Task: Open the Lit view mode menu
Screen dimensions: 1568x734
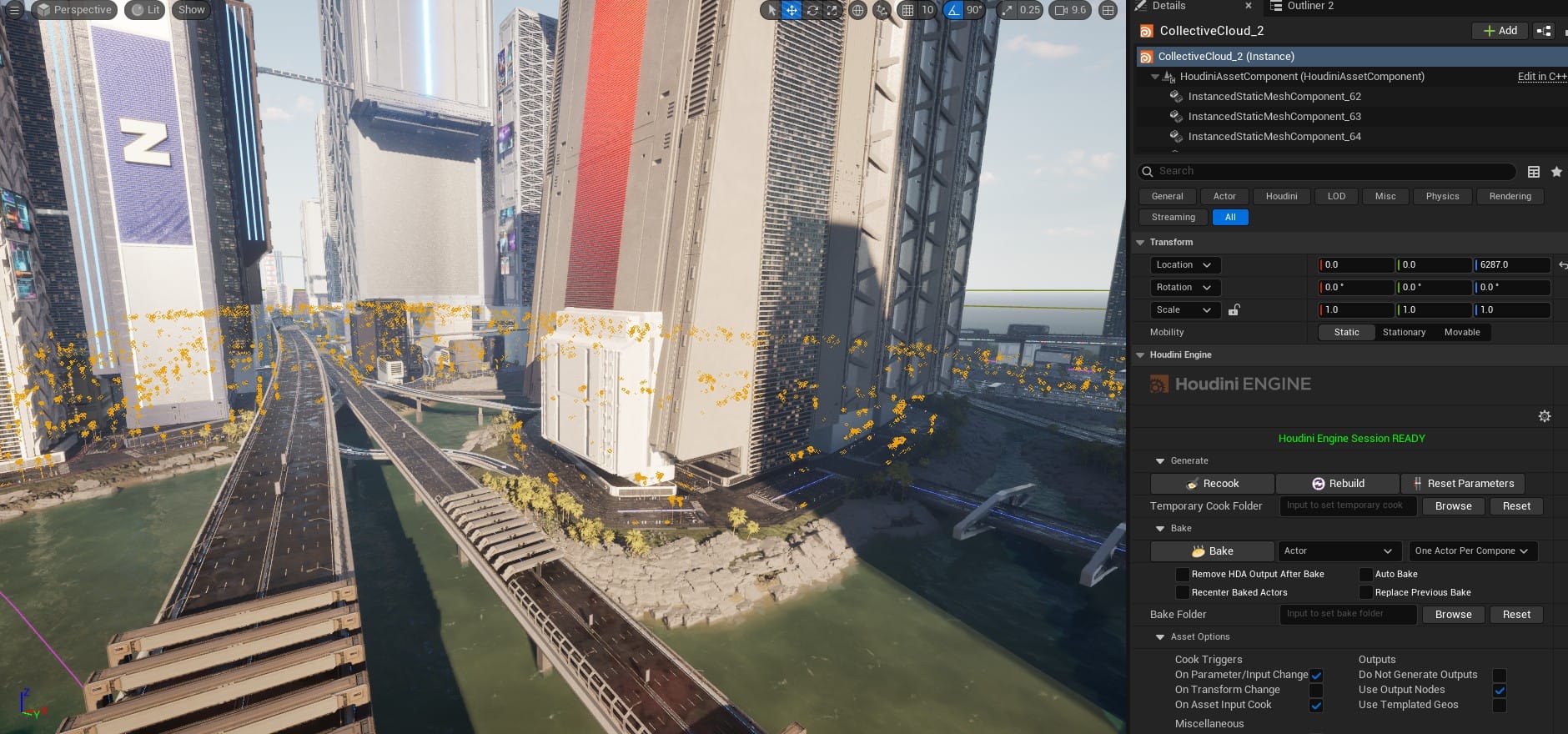Action: point(146,10)
